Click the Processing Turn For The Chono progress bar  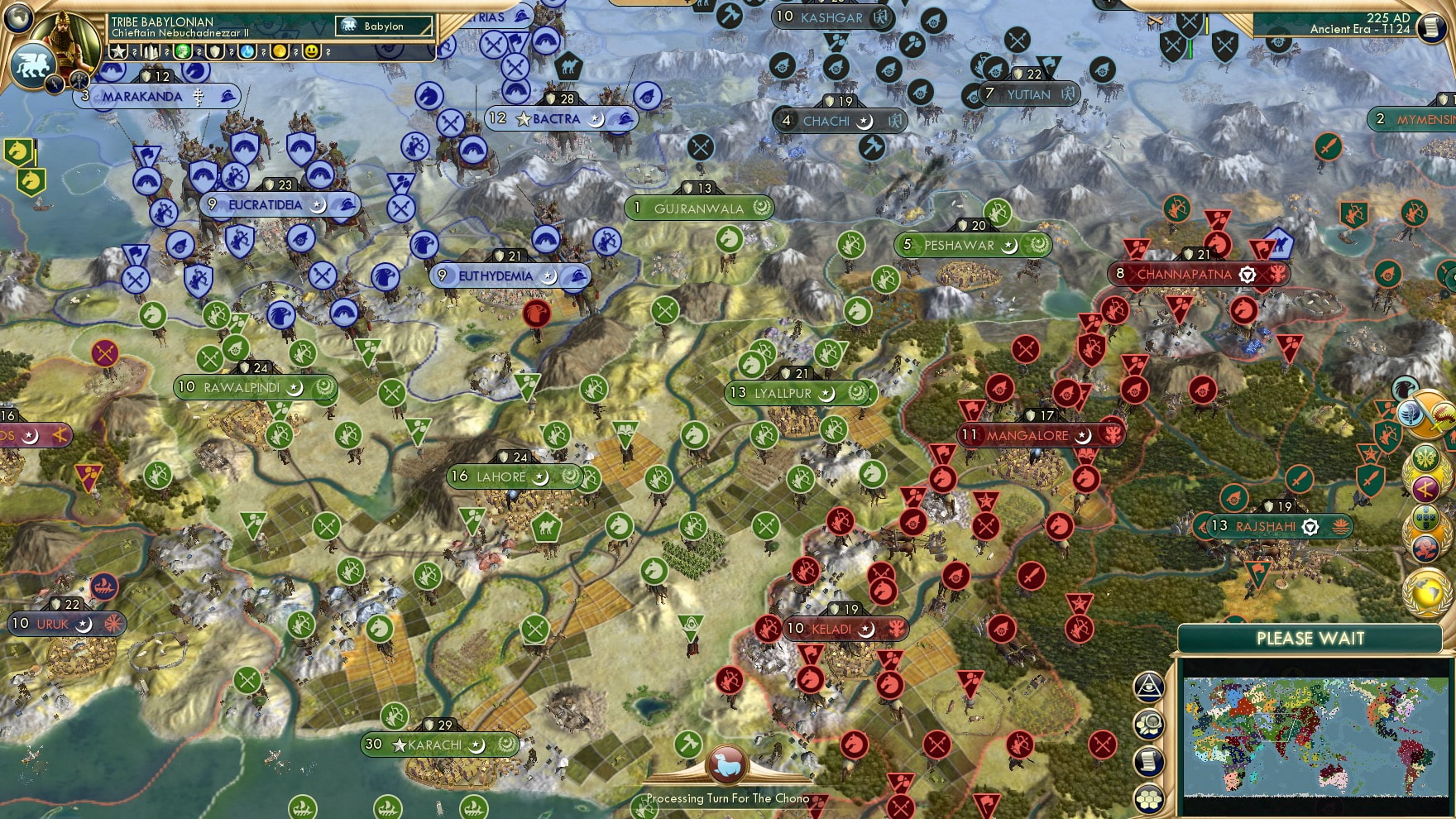pyautogui.click(x=728, y=799)
